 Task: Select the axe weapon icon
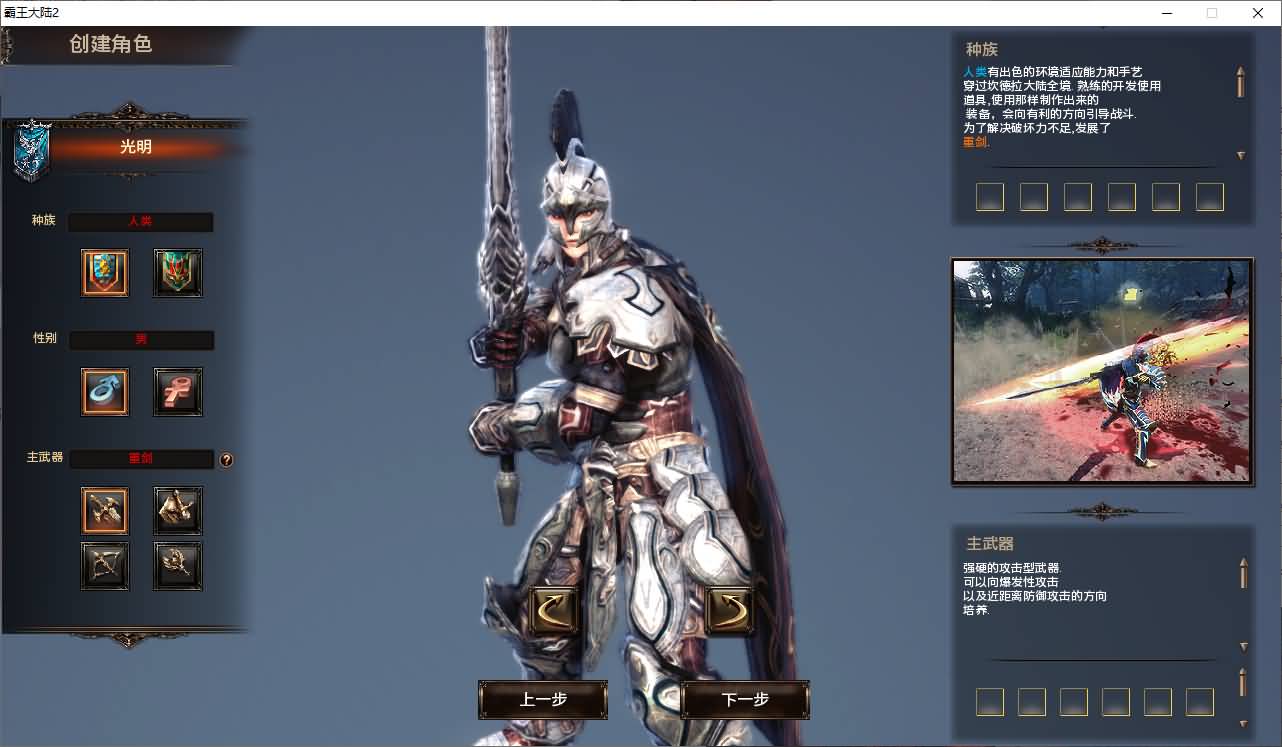click(177, 510)
